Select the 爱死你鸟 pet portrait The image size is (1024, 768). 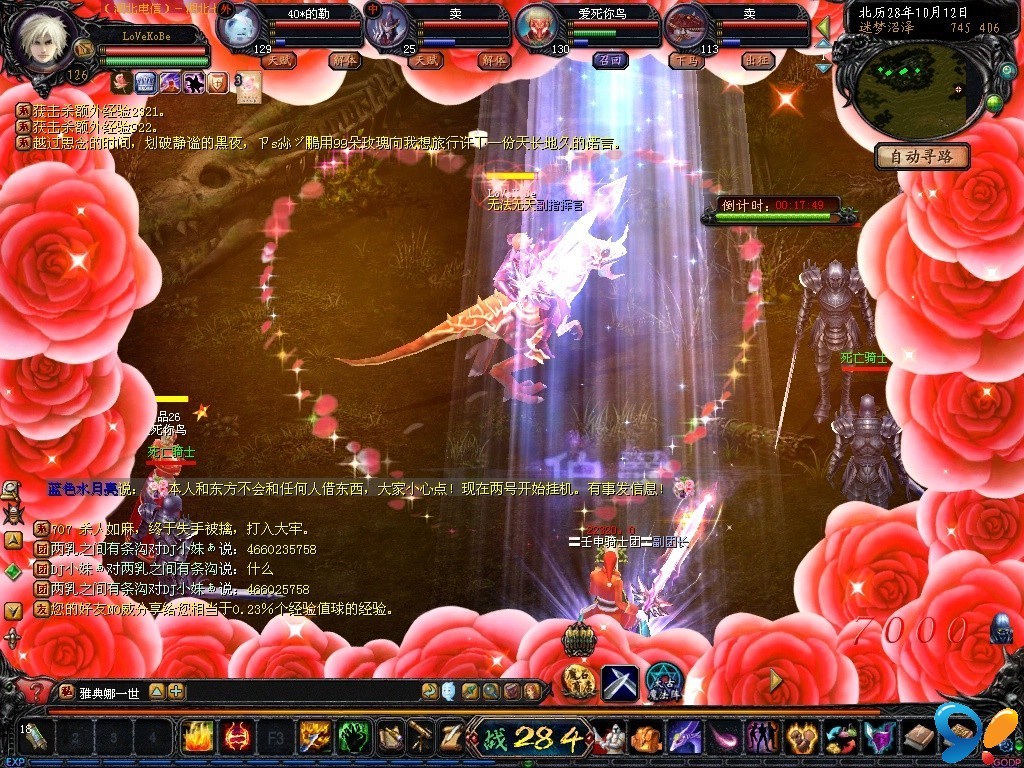537,27
